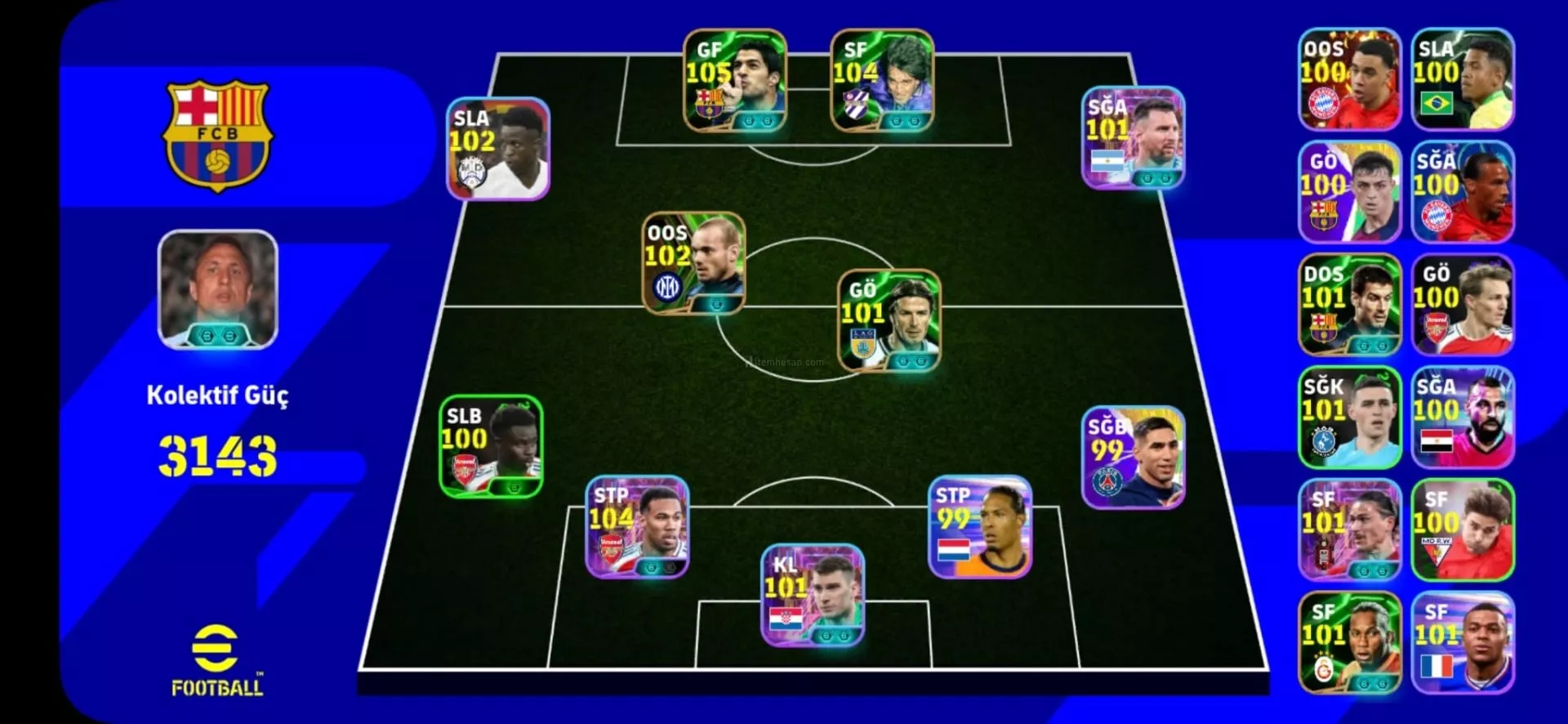This screenshot has height=724, width=1568.
Task: Select the SLB 100 left back card
Action: [491, 447]
